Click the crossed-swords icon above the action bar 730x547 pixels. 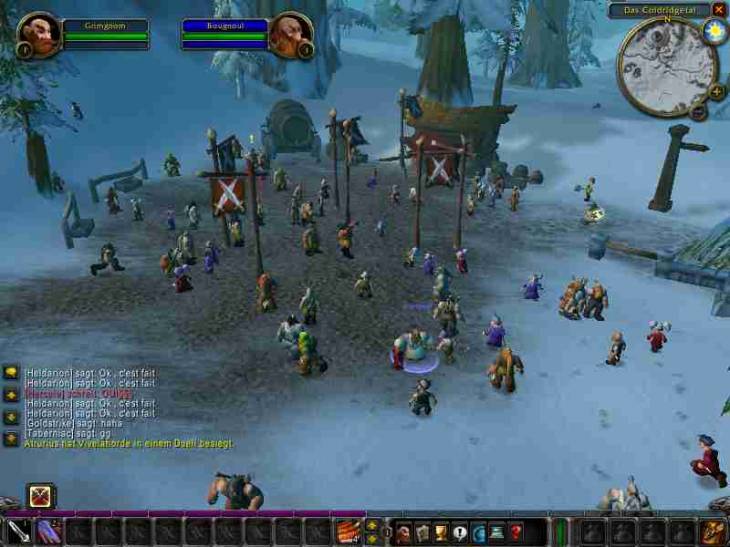41,495
